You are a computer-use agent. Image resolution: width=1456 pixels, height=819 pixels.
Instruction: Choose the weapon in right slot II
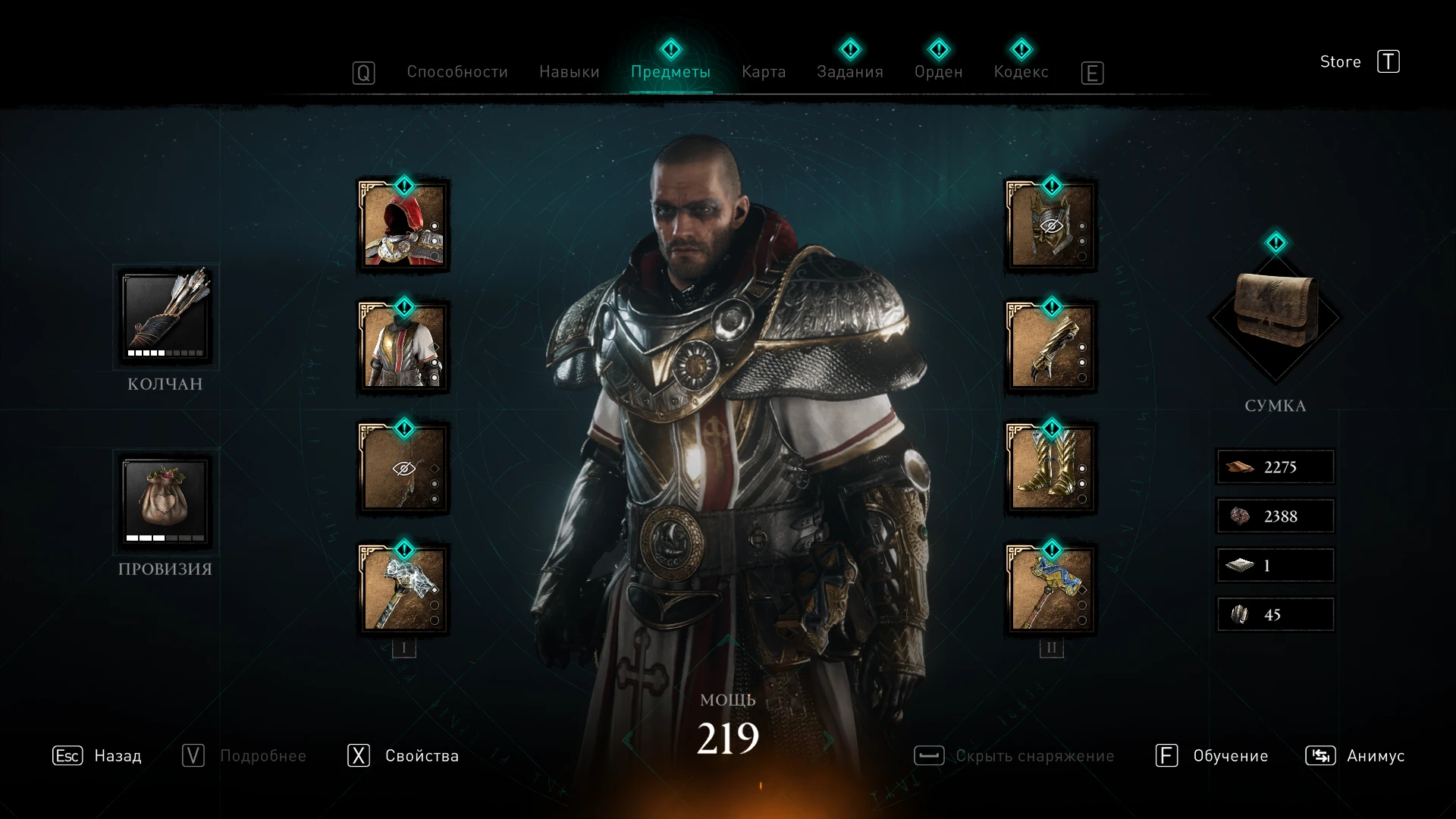[1050, 590]
